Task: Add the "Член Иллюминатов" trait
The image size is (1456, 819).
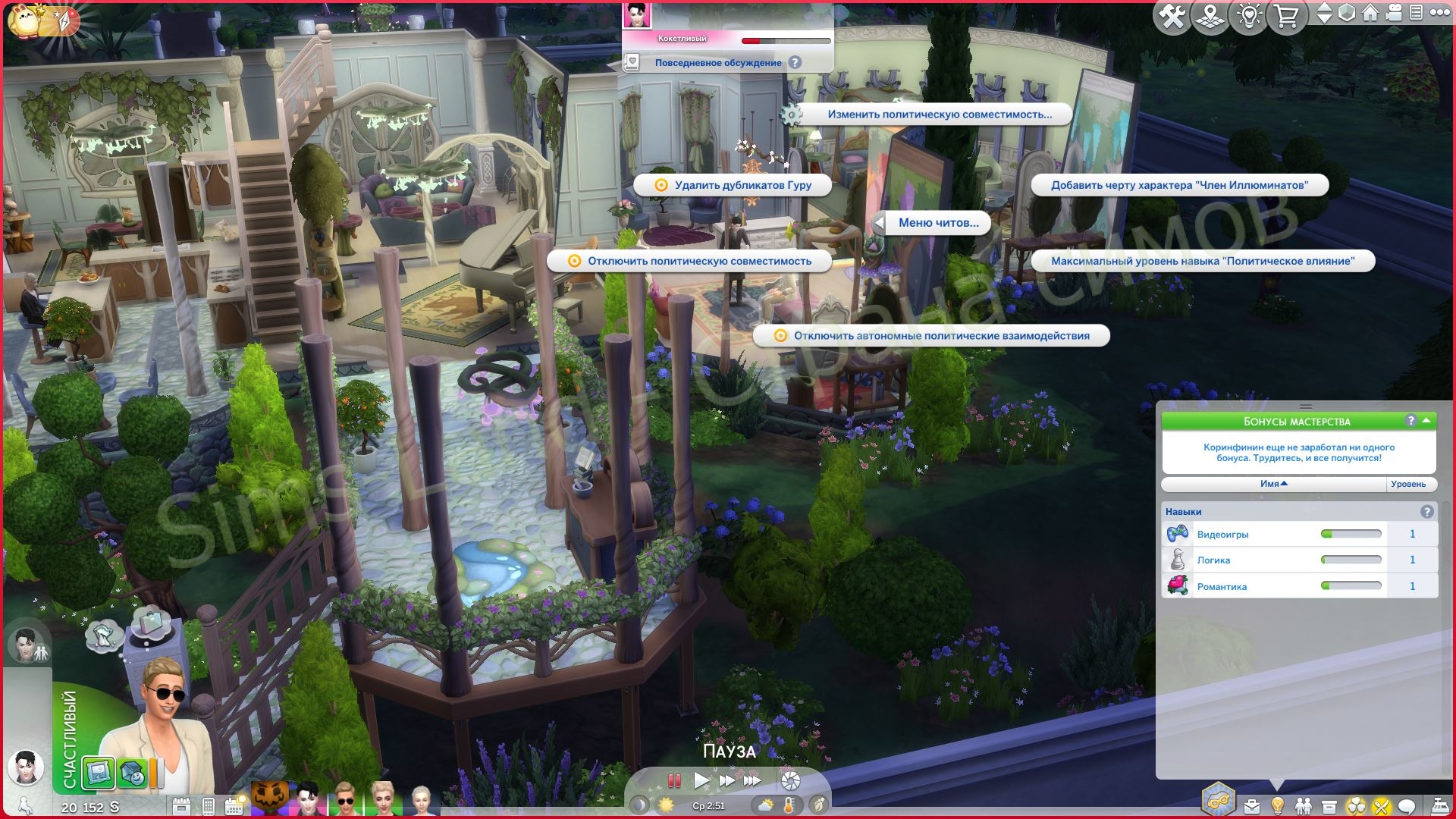Action: (1179, 185)
